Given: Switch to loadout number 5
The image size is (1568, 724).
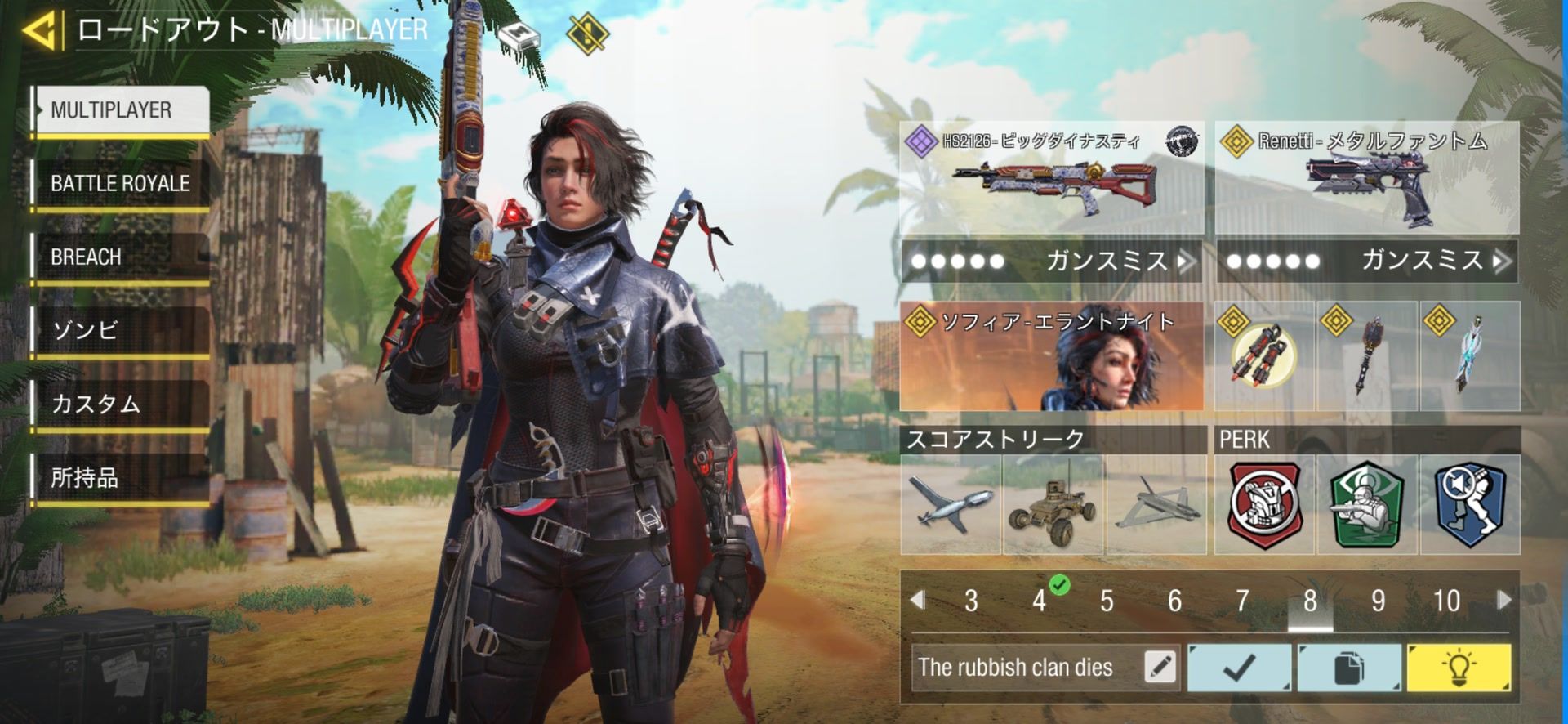Looking at the screenshot, I should pyautogui.click(x=1107, y=601).
